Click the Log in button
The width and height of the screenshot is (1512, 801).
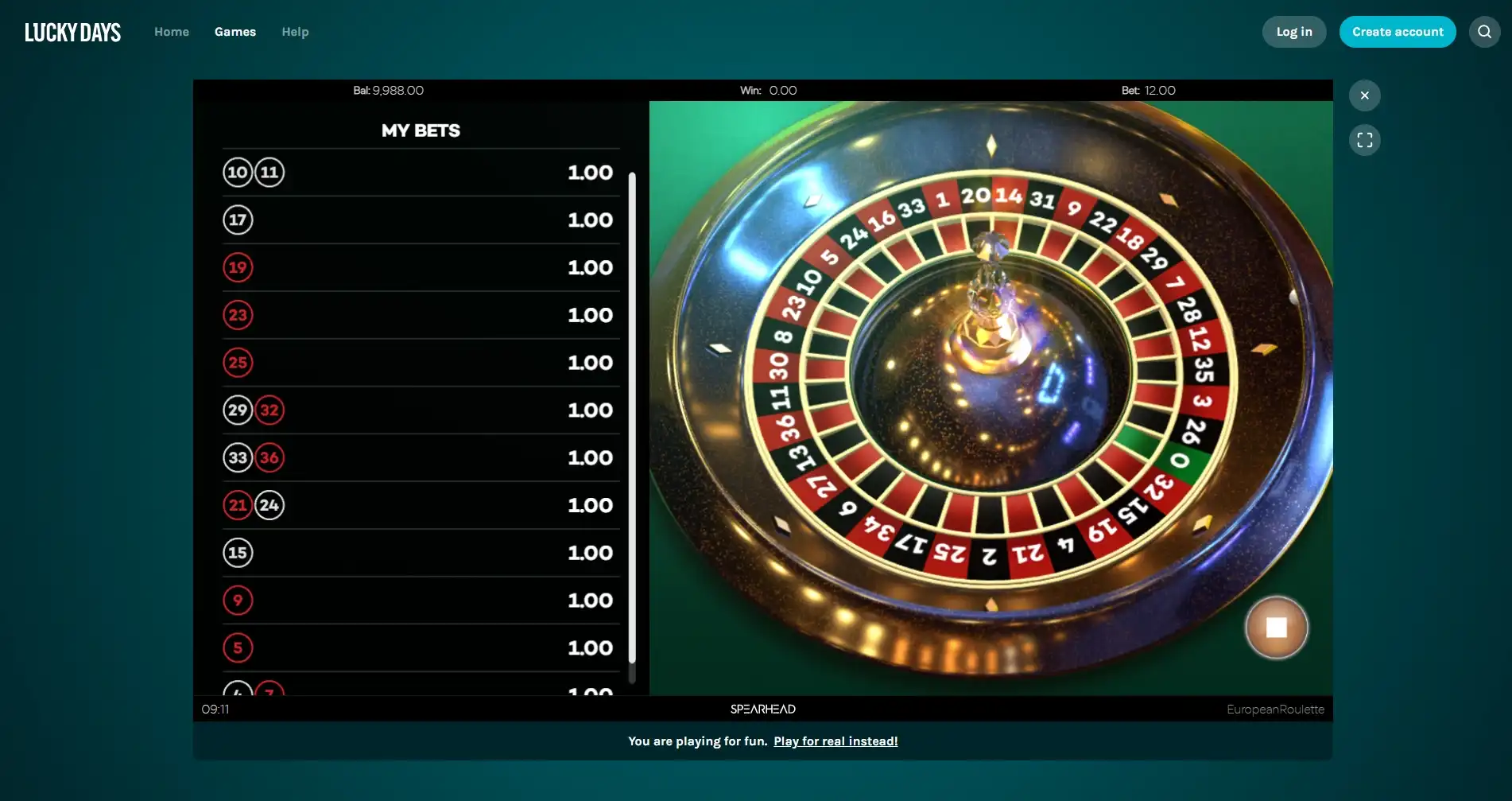coord(1293,32)
